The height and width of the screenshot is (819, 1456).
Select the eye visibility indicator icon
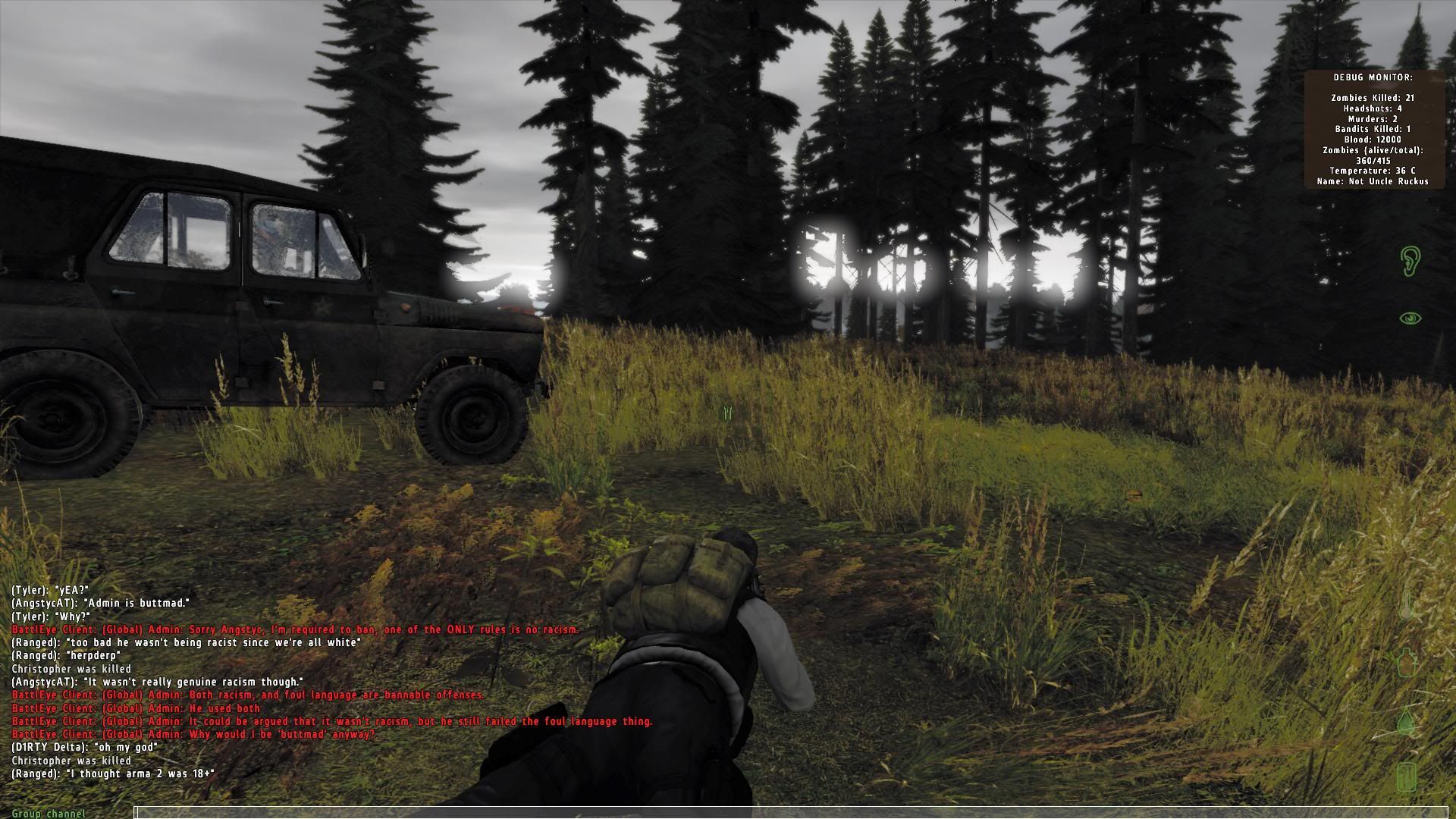(1410, 318)
